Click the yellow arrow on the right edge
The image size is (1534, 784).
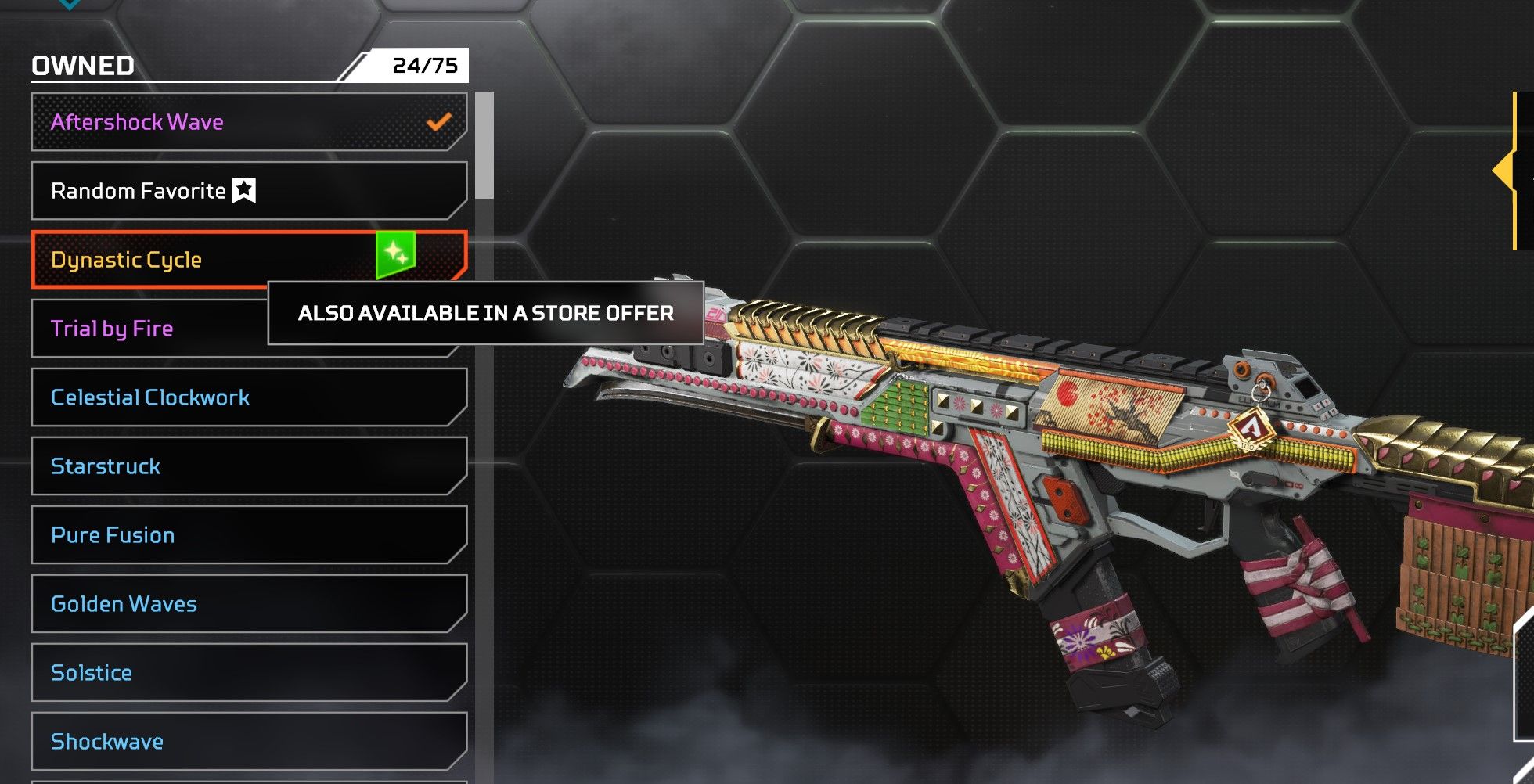pyautogui.click(x=1506, y=171)
